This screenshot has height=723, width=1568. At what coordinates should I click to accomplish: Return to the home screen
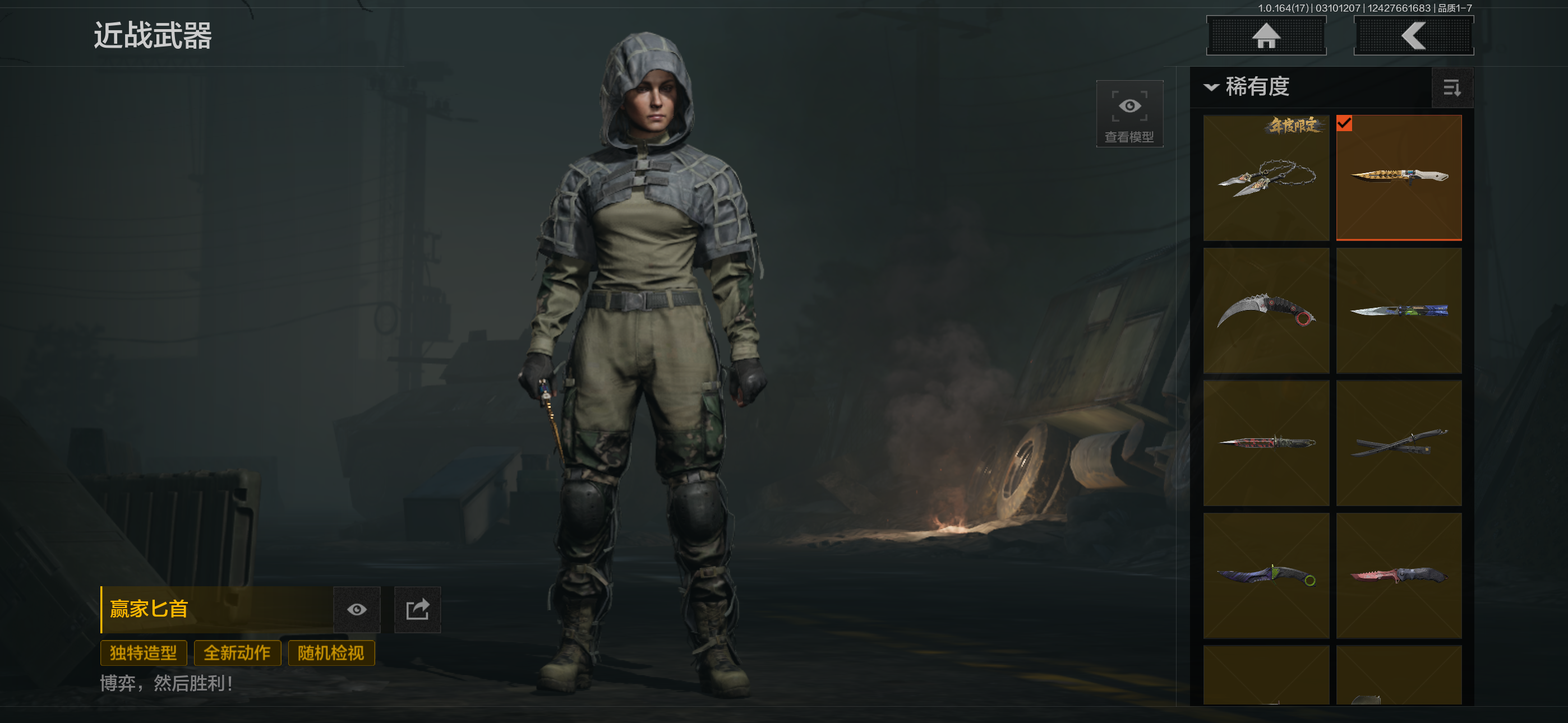(1266, 36)
